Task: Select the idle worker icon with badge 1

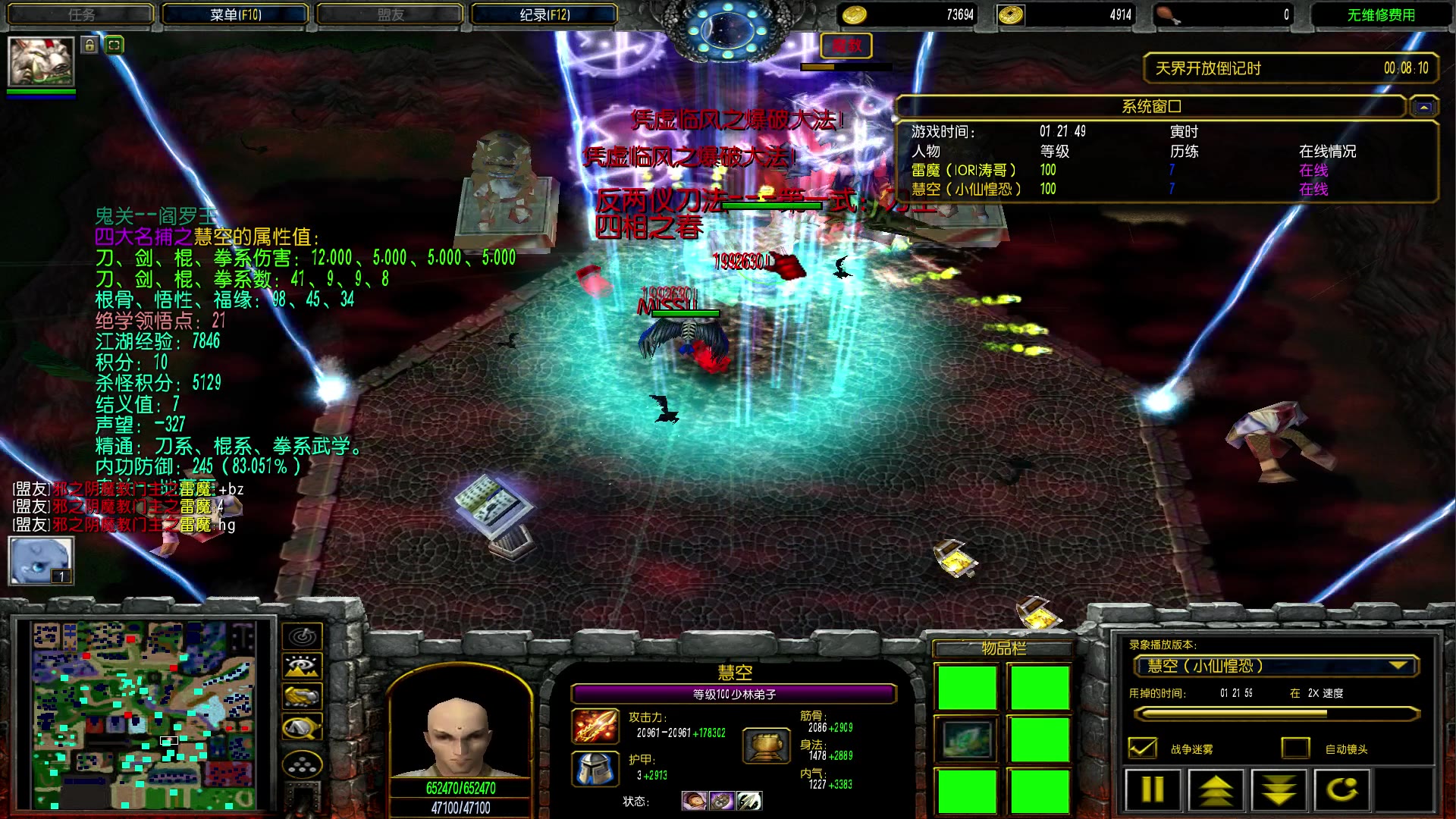Action: tap(41, 560)
